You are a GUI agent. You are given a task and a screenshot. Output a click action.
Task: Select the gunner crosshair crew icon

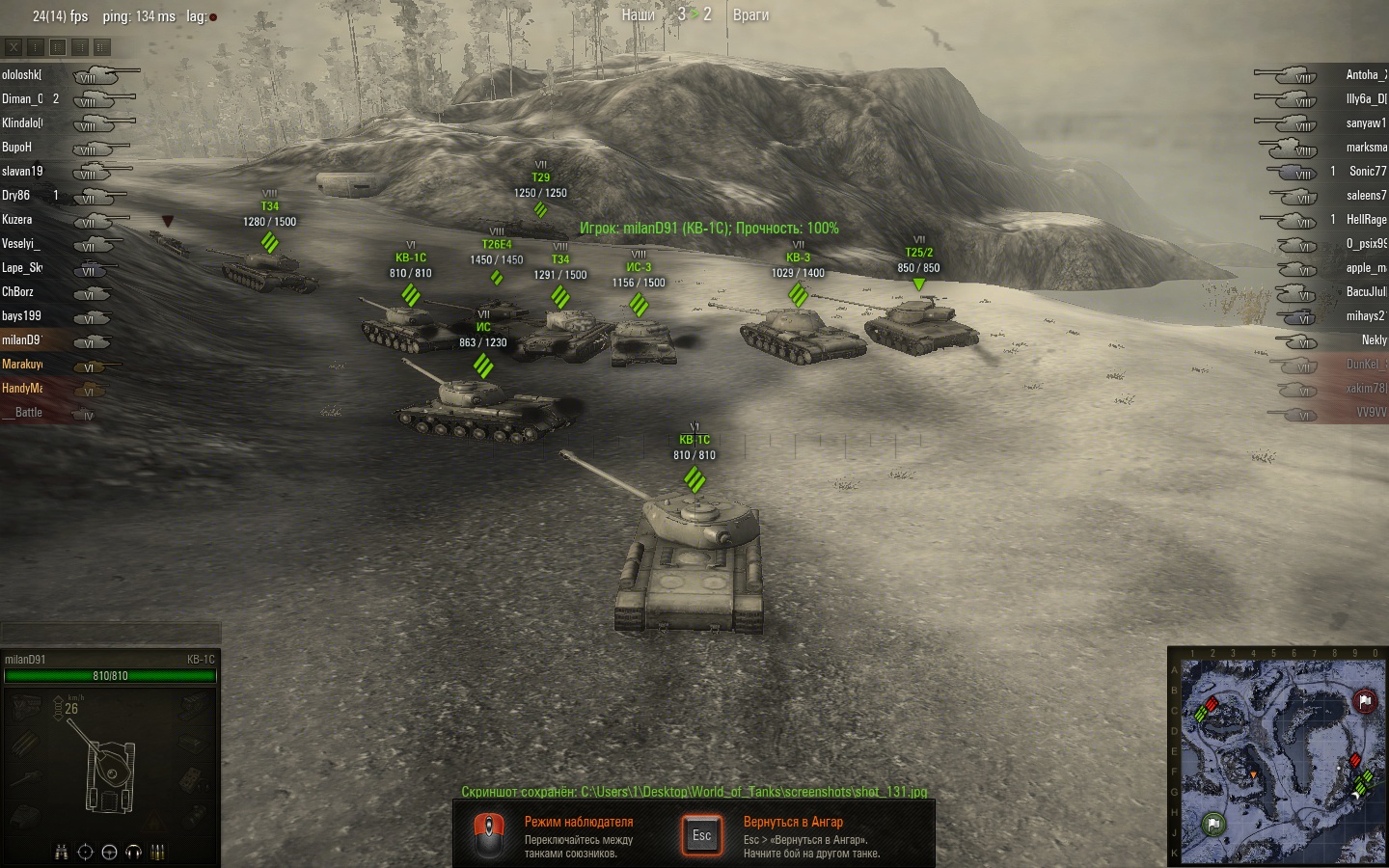click(85, 852)
